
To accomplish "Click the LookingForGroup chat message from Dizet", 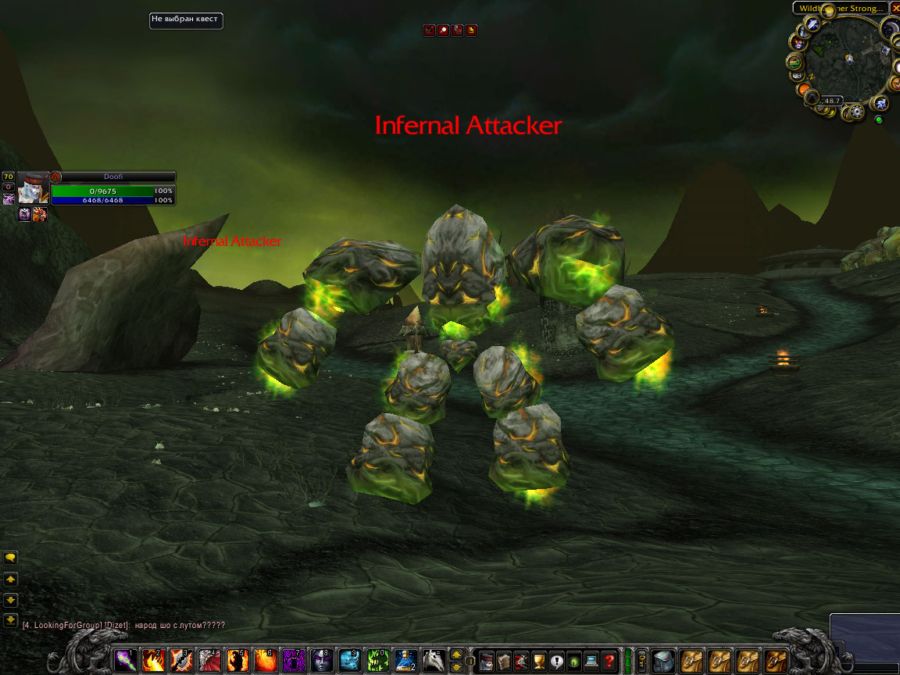I will point(123,625).
